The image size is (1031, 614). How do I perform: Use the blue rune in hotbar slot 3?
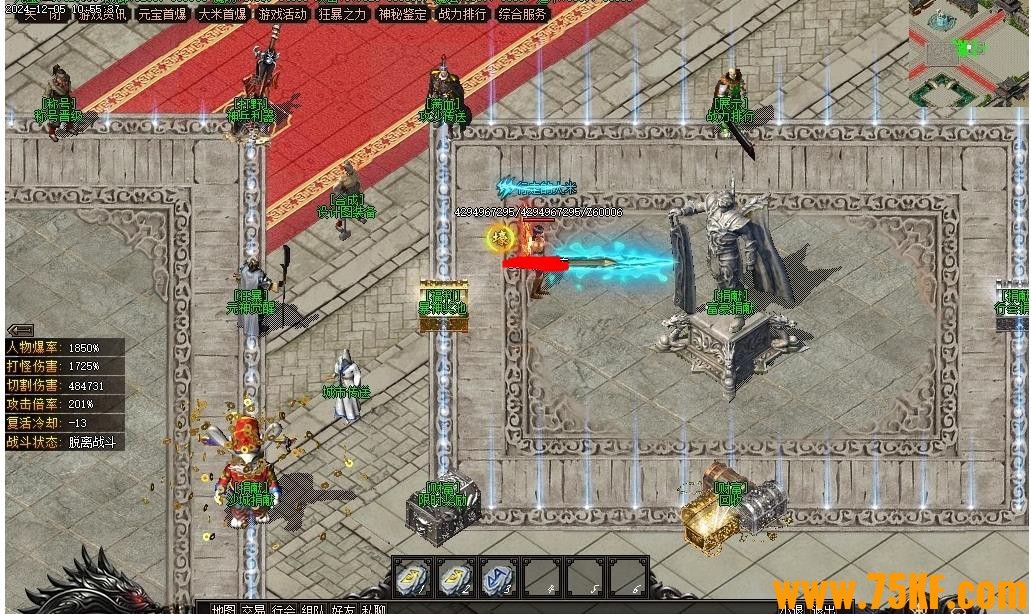click(x=498, y=577)
